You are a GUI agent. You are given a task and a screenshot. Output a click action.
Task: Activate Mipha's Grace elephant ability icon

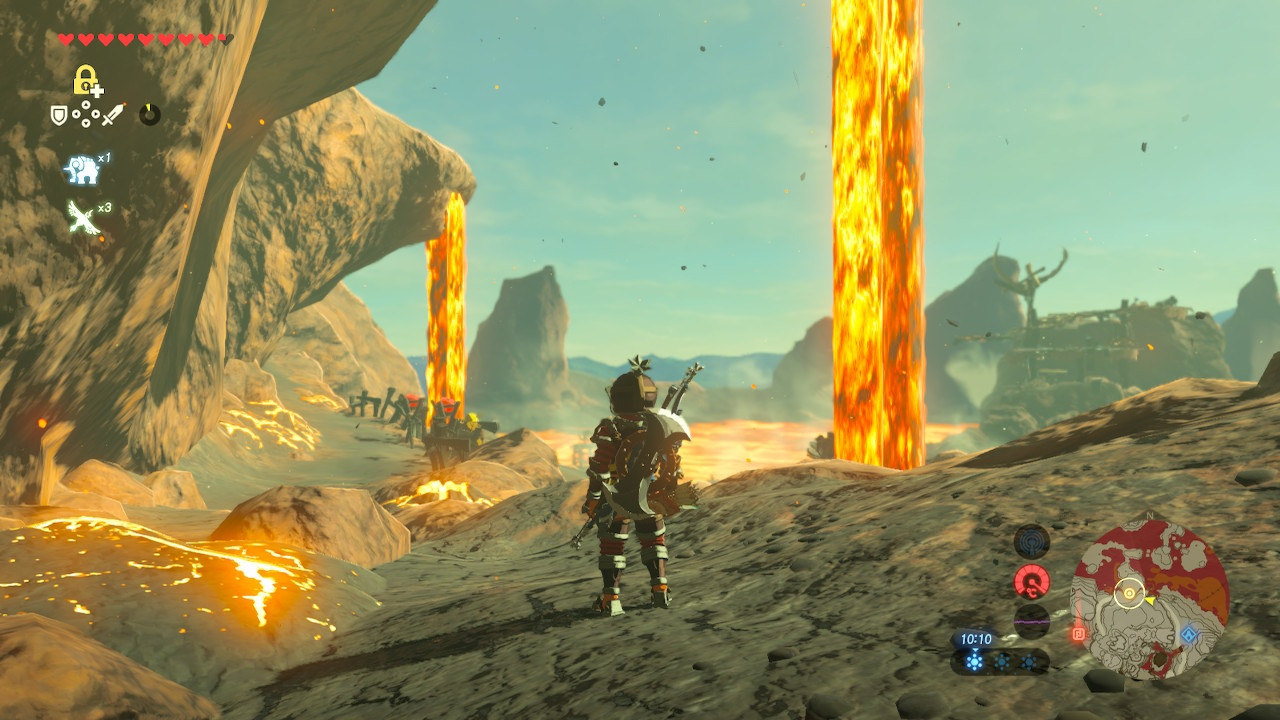[x=82, y=170]
